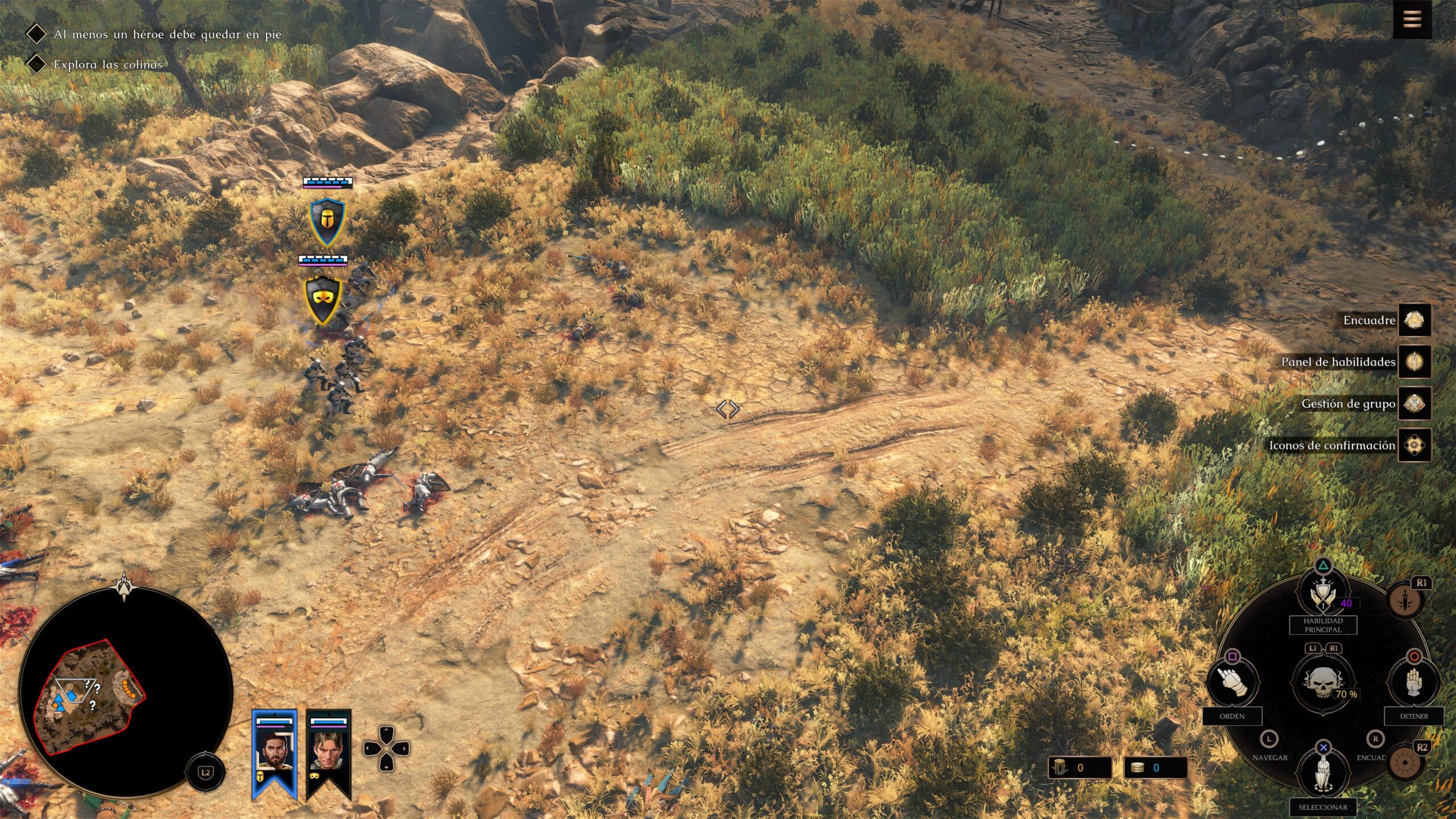Click the Detener open gauntlet command
1456x819 pixels.
(1414, 681)
